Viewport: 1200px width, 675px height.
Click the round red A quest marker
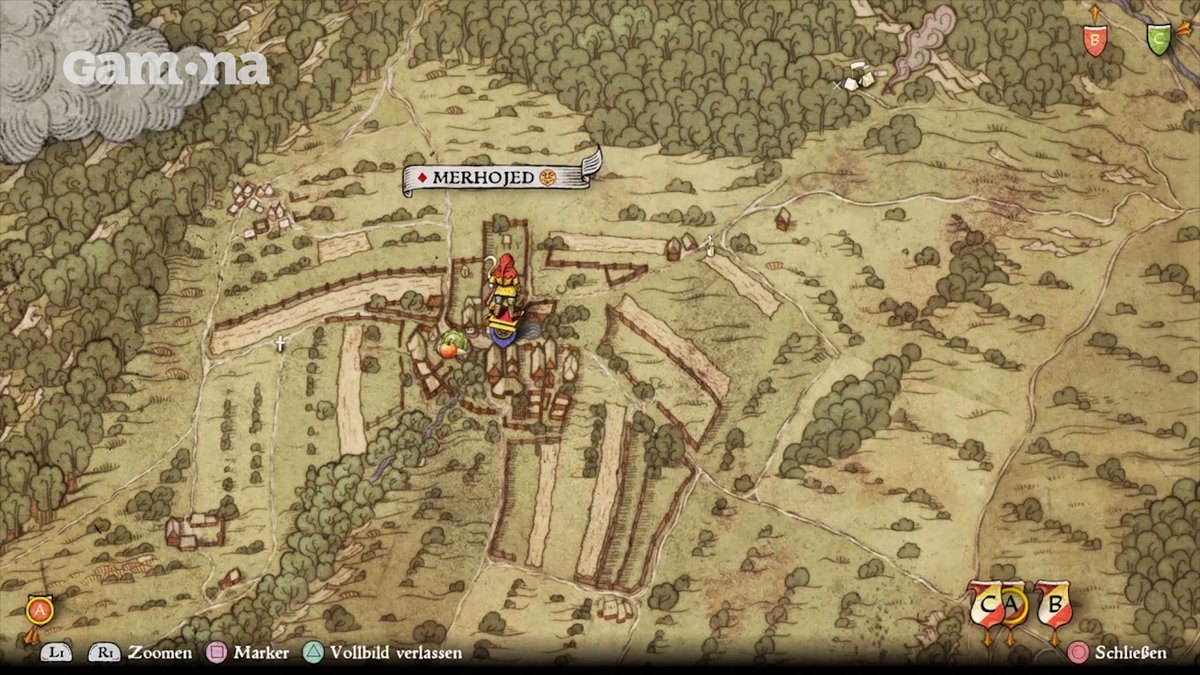(x=39, y=609)
